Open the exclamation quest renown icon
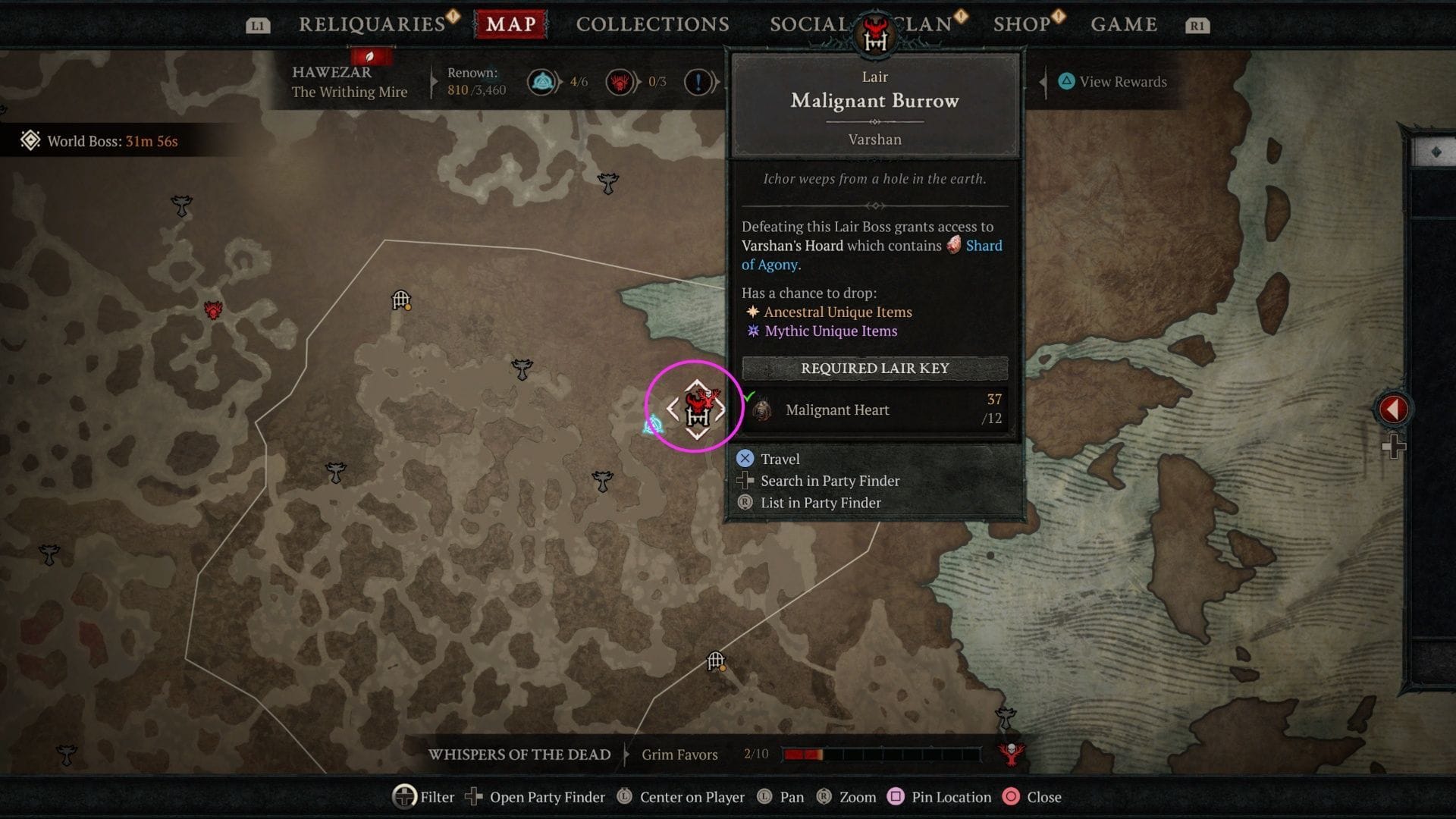The image size is (1456, 819). [x=695, y=81]
